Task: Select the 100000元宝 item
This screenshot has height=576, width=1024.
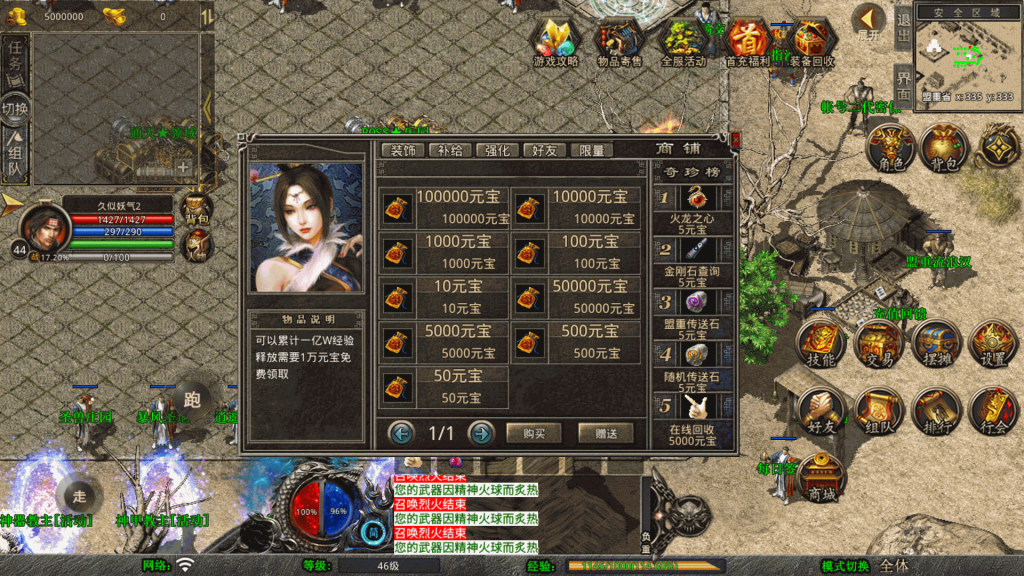Action: pos(444,207)
